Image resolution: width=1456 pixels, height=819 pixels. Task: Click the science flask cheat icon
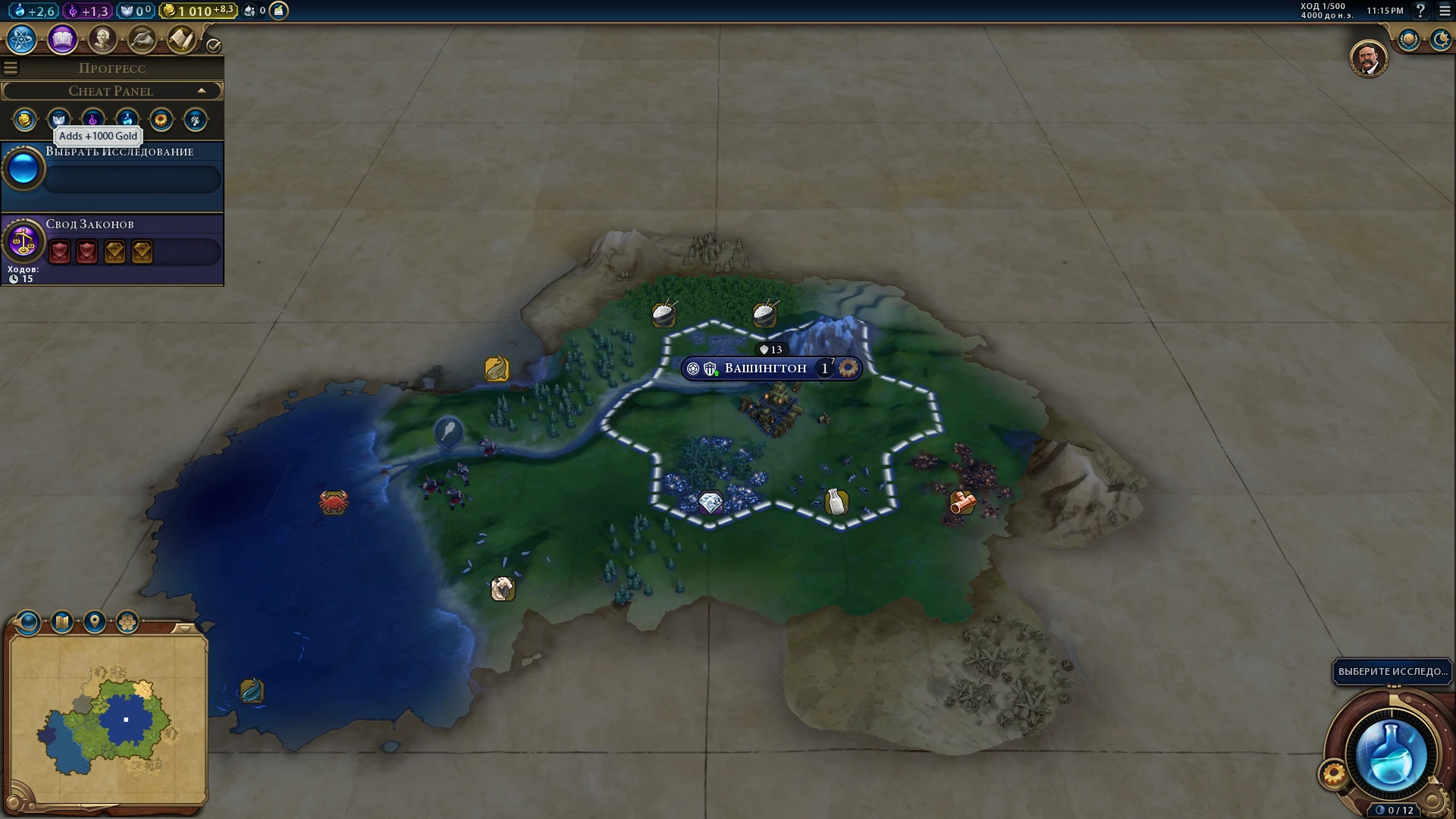127,120
